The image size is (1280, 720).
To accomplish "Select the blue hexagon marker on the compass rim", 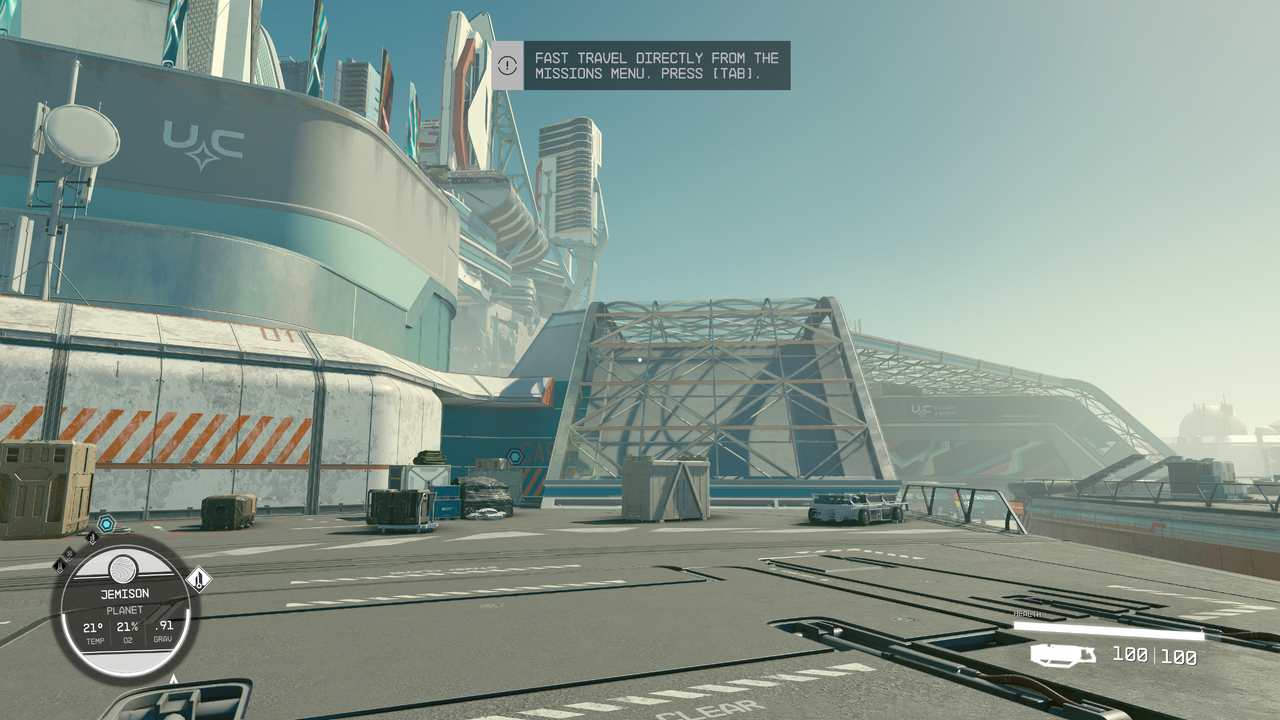I will 106,523.
